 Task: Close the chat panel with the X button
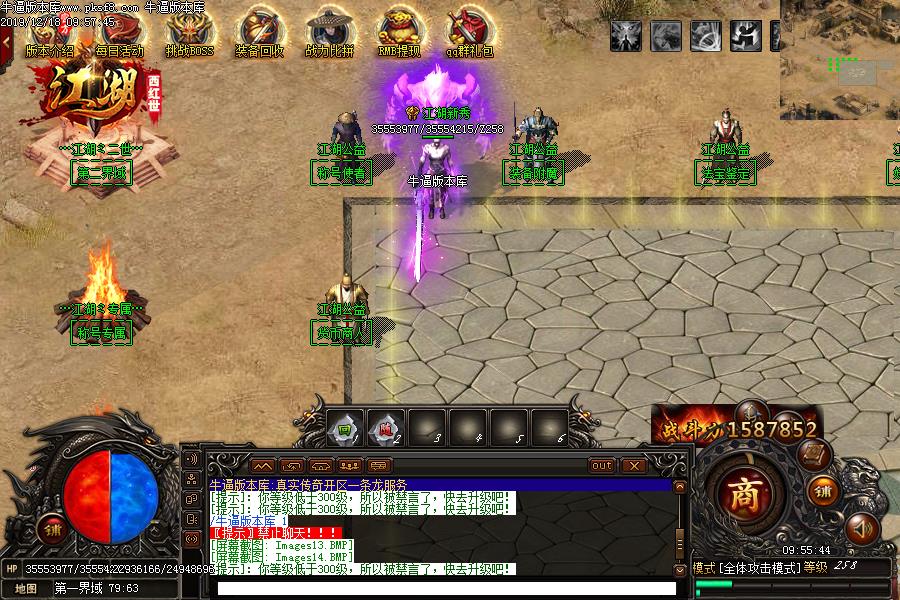tap(634, 465)
